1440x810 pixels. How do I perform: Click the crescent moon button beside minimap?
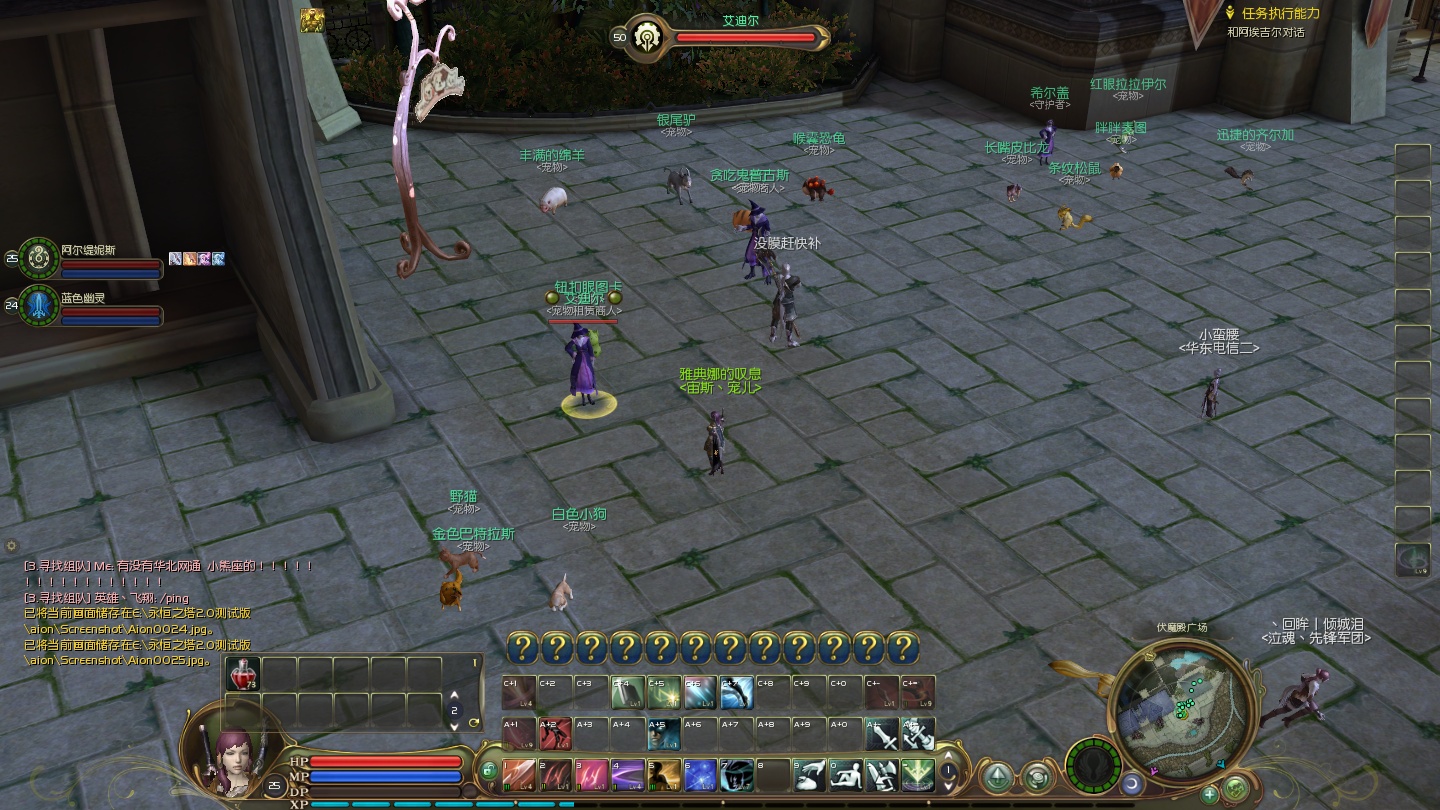1132,784
